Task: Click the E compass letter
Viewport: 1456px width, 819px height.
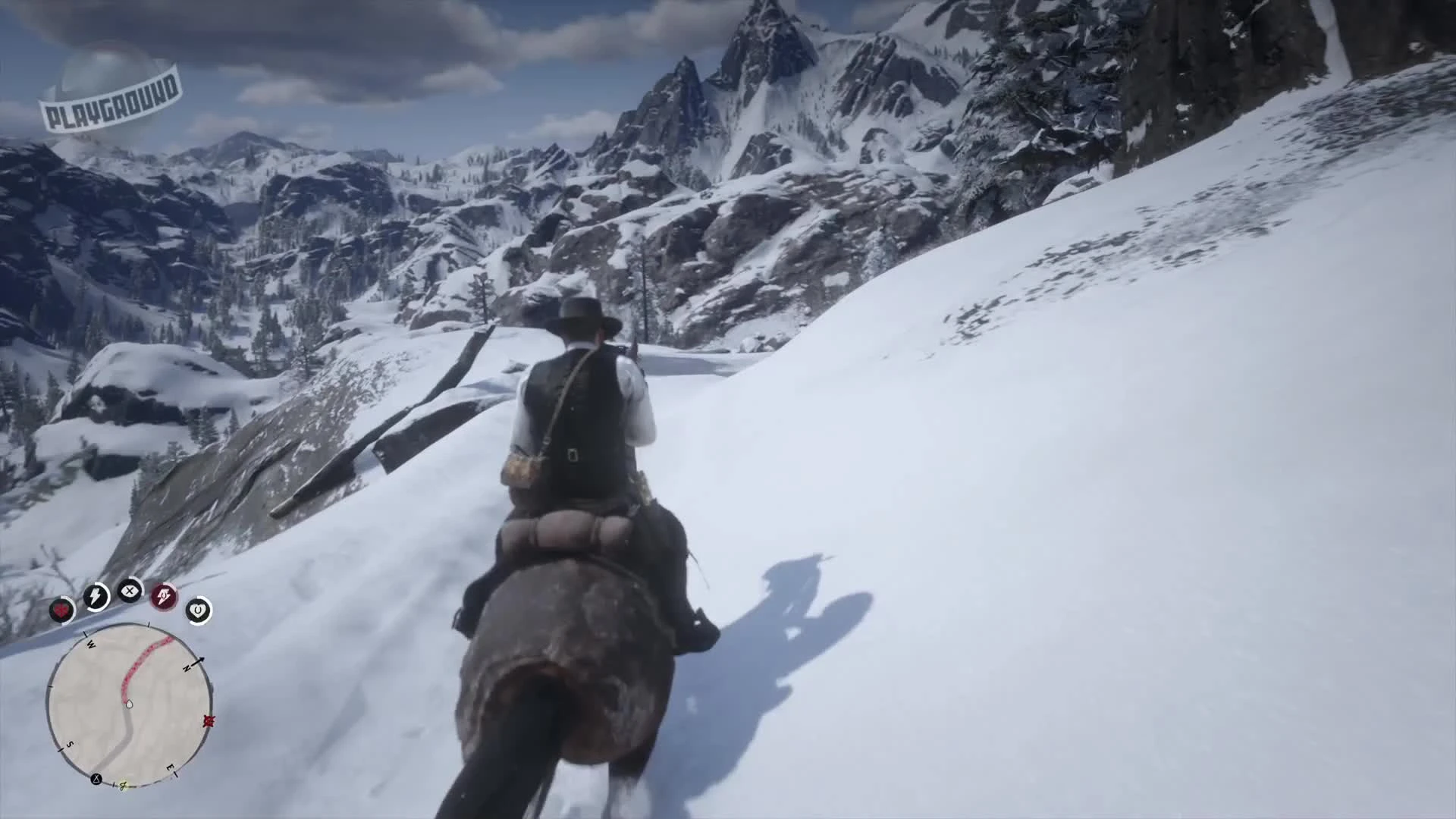Action: (169, 767)
